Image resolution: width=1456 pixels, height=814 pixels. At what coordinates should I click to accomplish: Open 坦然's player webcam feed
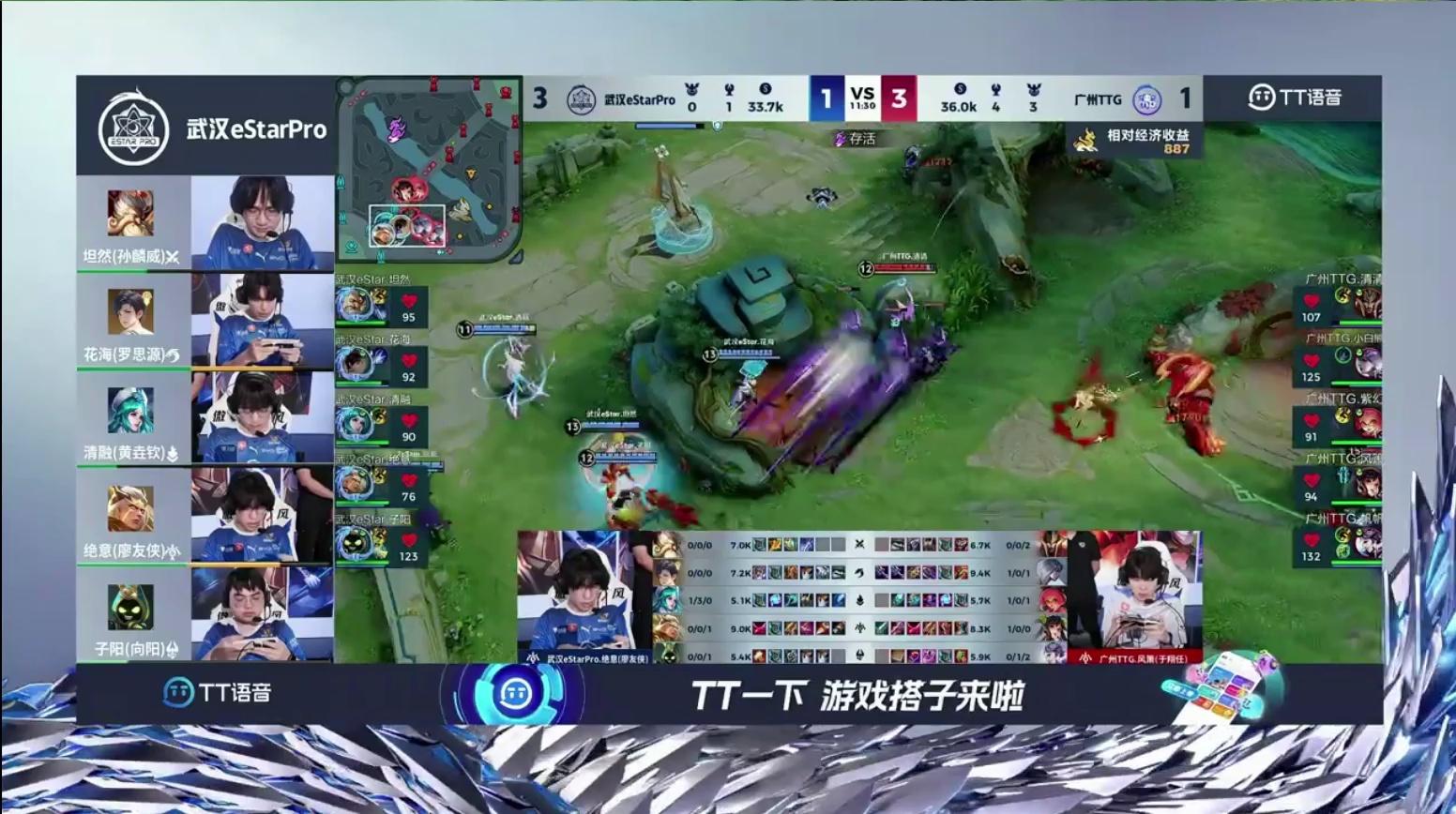(263, 223)
